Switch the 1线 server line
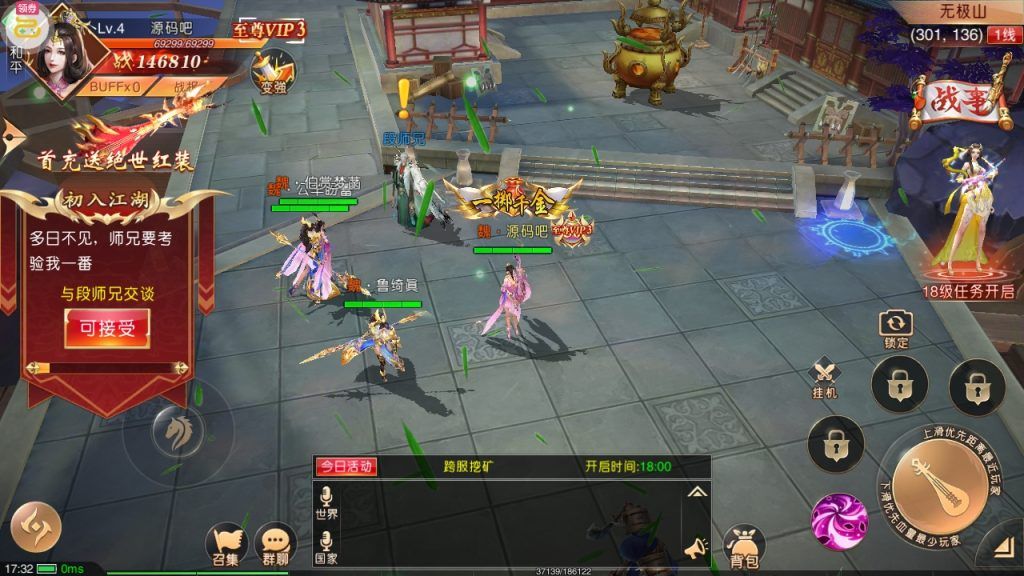Image resolution: width=1024 pixels, height=576 pixels. [x=1001, y=35]
